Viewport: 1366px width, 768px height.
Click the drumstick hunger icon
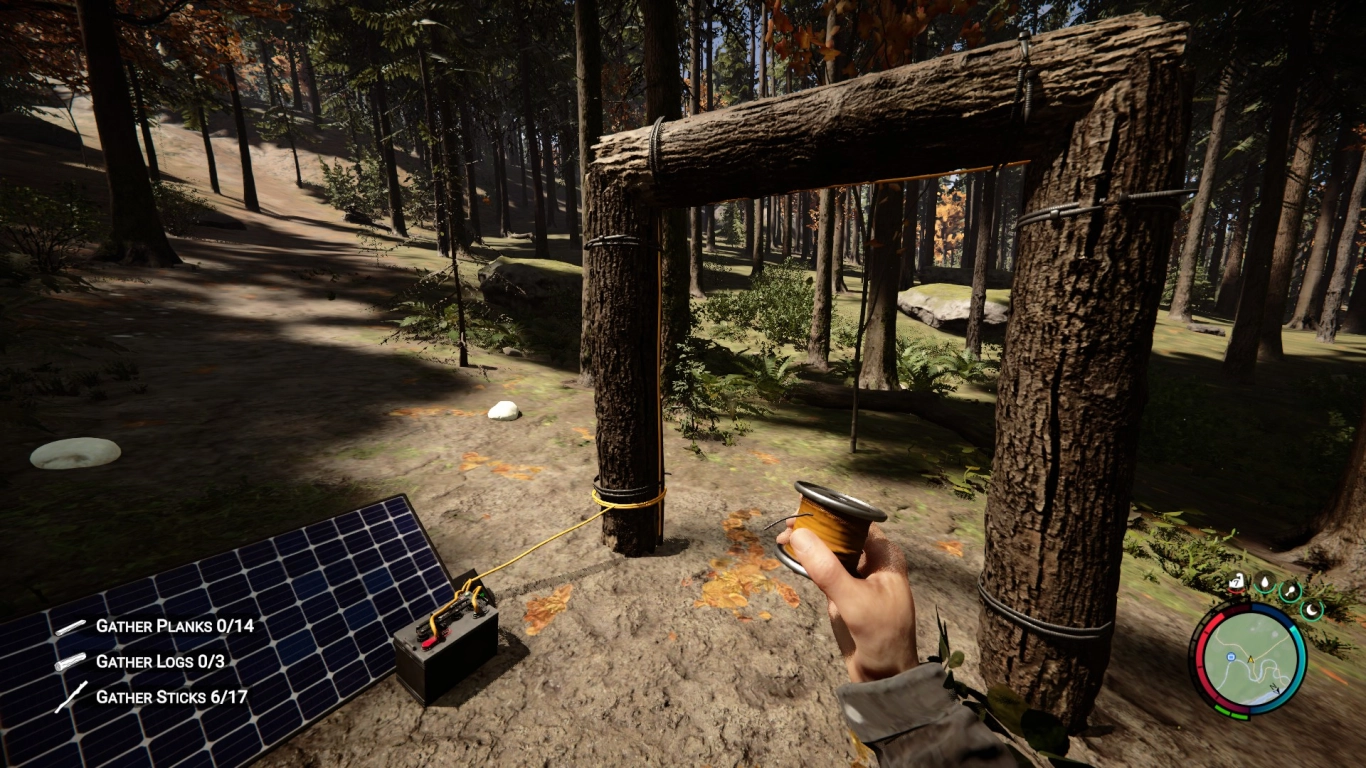coord(1289,591)
